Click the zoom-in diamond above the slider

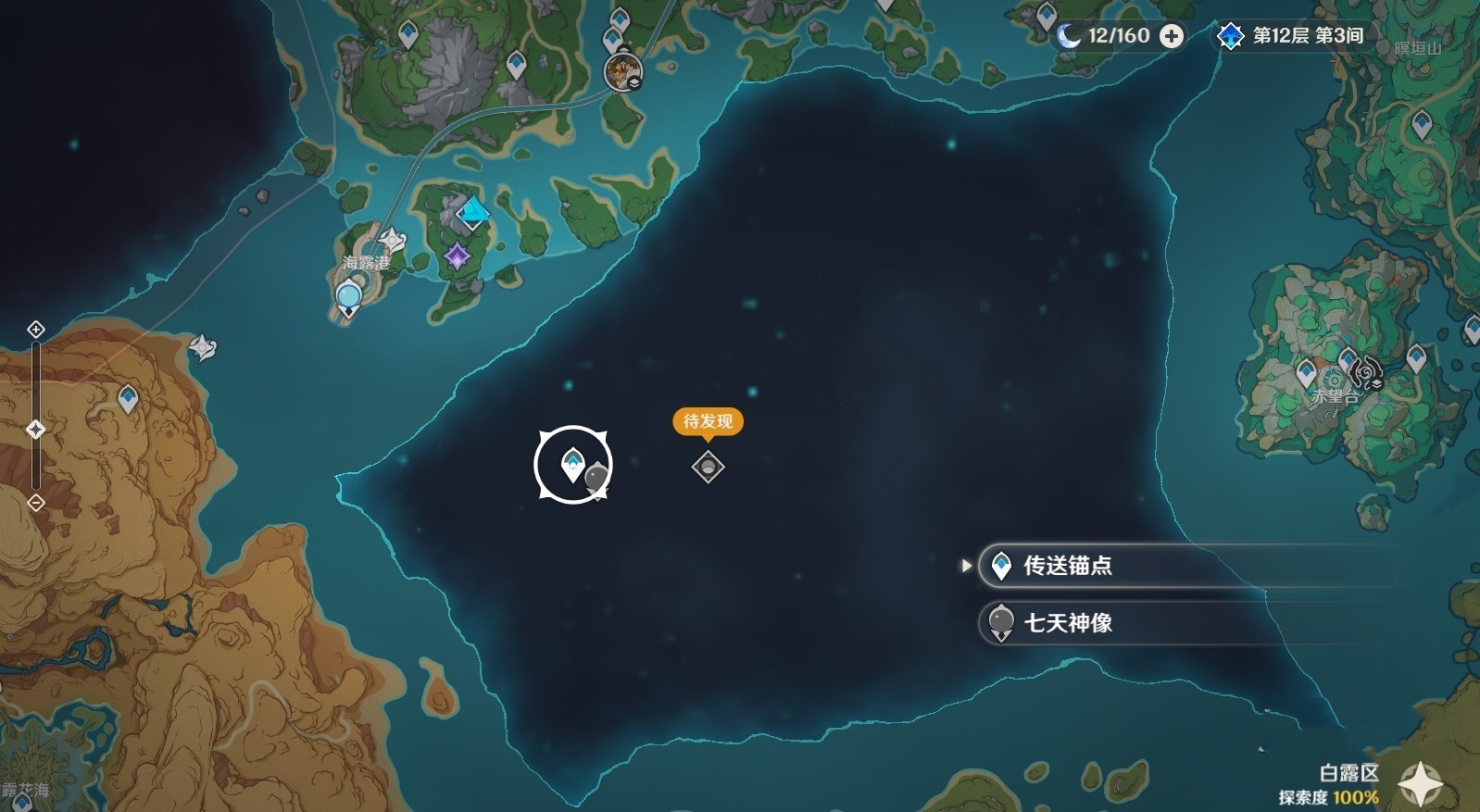[x=35, y=329]
